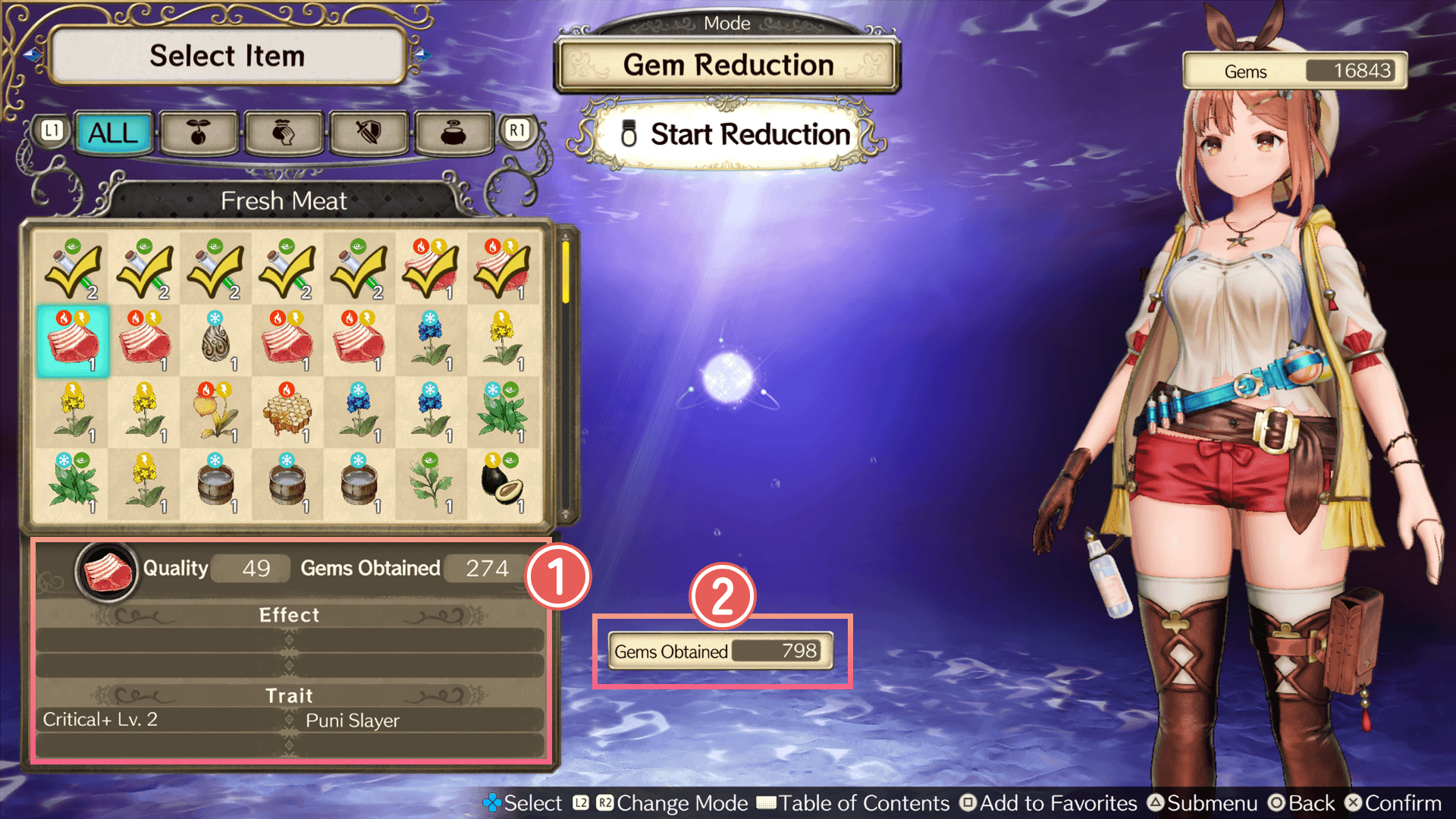Choose the cauldron category tab

453,133
